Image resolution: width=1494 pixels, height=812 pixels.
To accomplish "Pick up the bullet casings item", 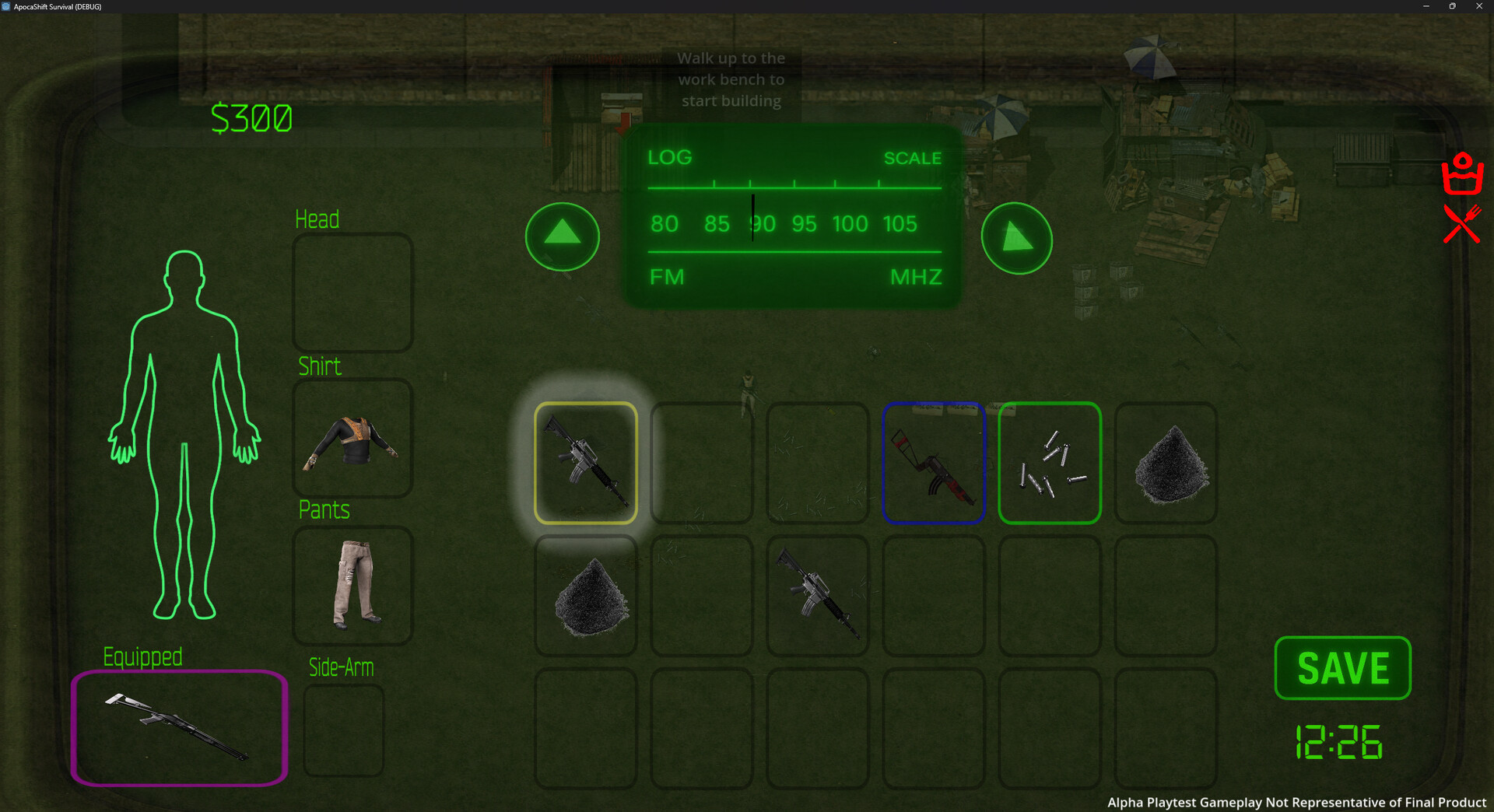I will 1049,463.
